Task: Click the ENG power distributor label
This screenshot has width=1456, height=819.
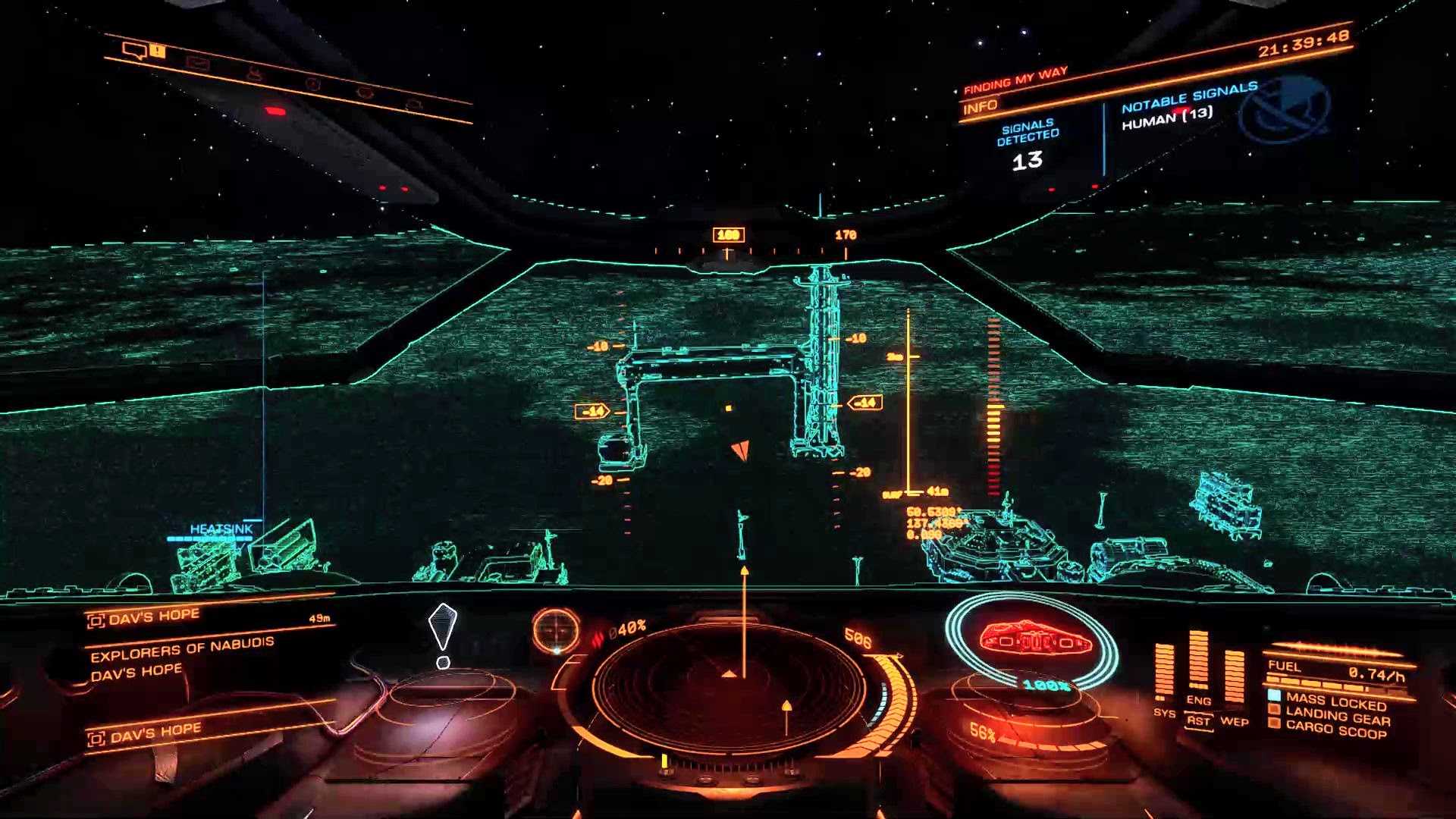Action: 1198,700
